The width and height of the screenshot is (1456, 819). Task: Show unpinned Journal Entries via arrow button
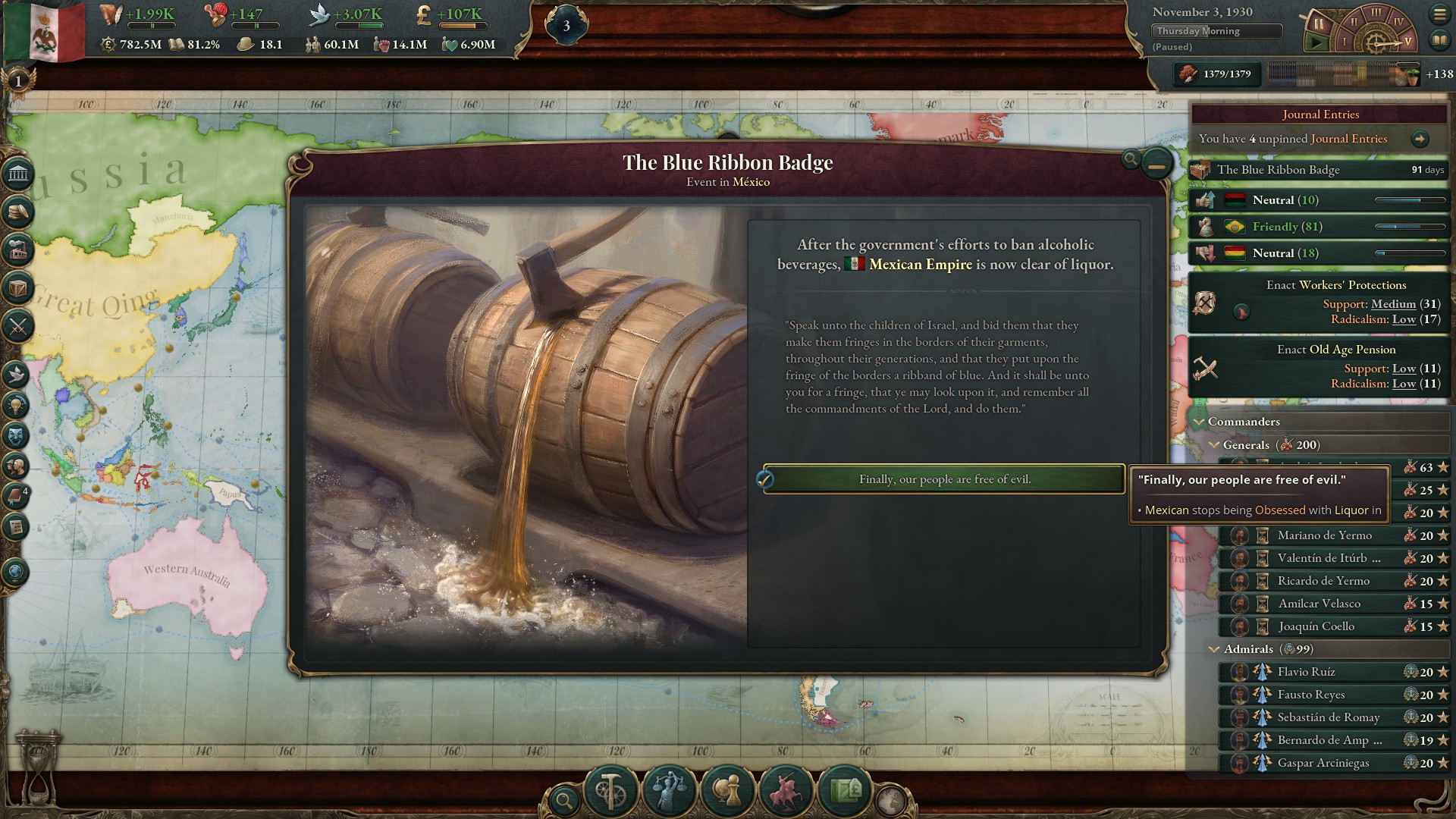(x=1420, y=139)
